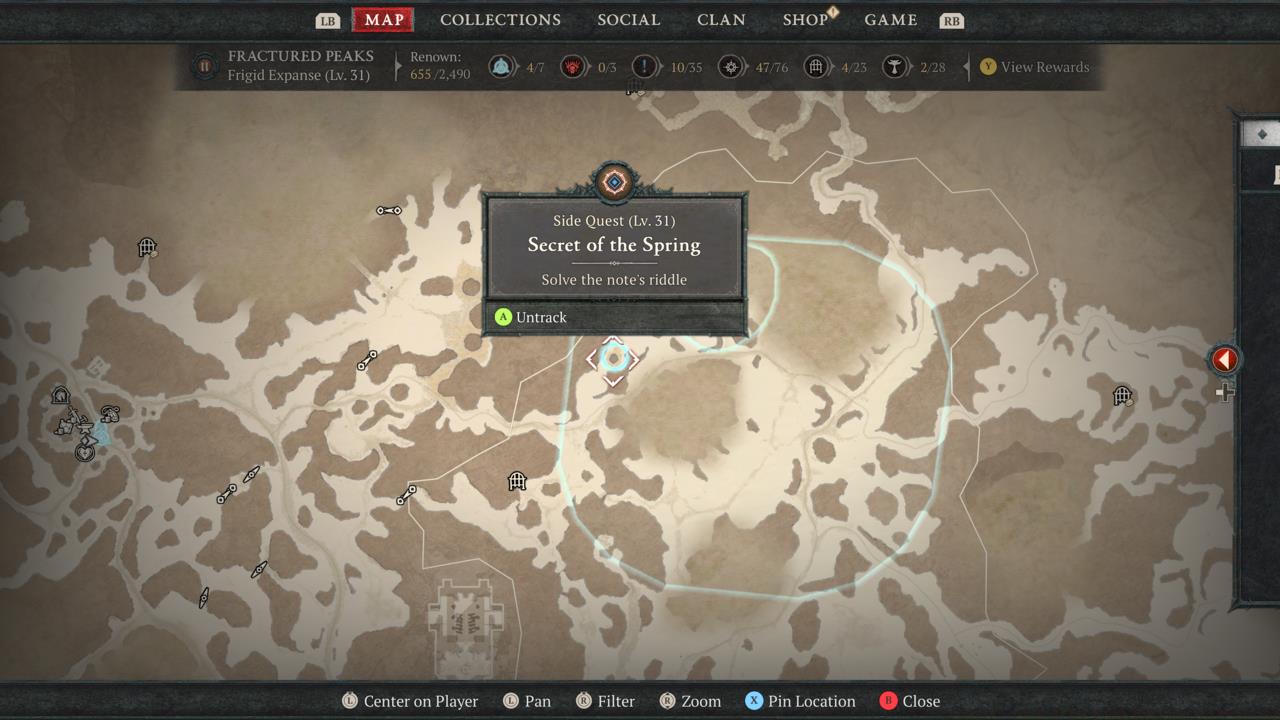Switch to the Collections tab
This screenshot has height=720, width=1280.
tap(500, 20)
